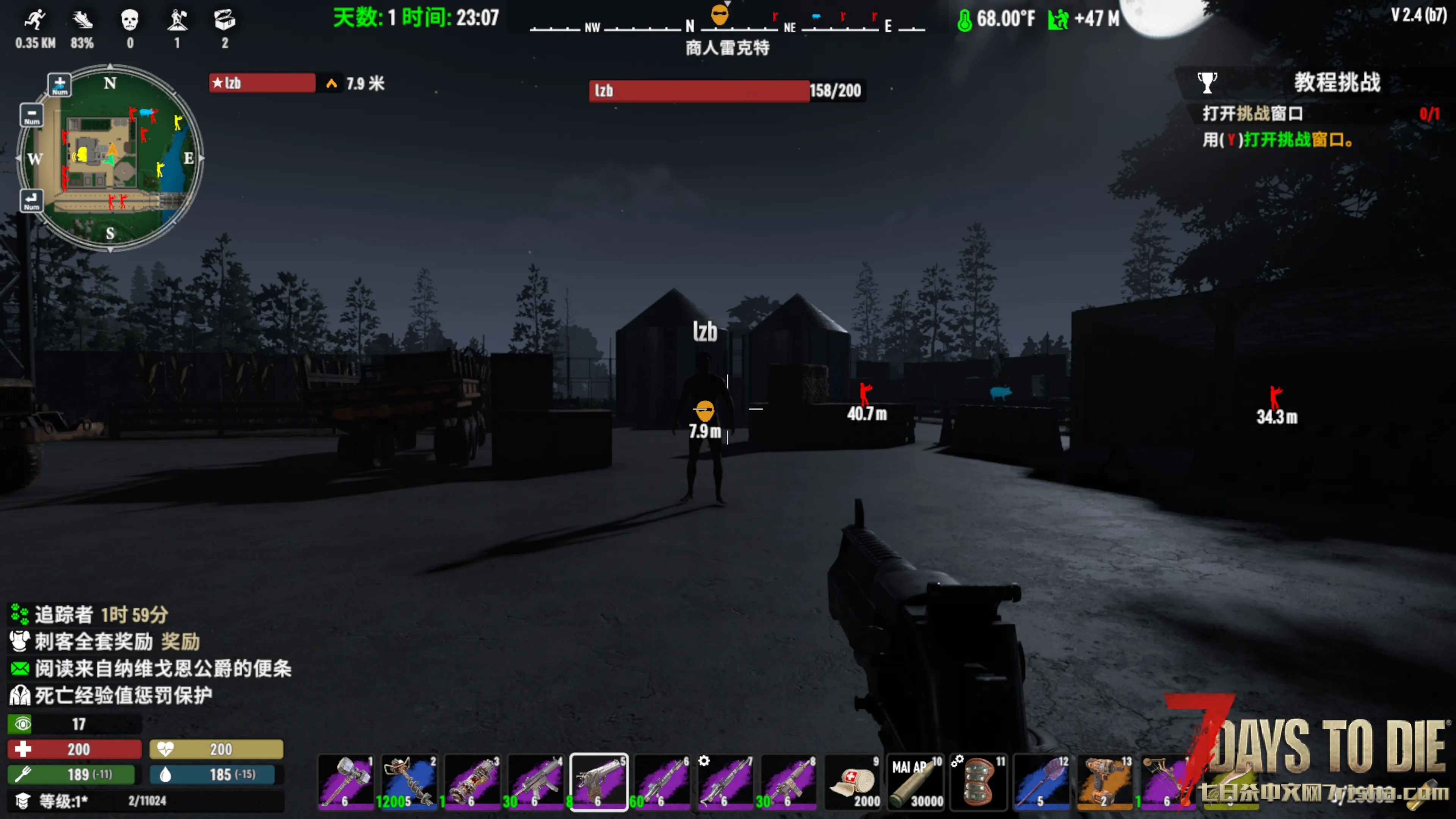Select the studded armor piece in slot 11
The width and height of the screenshot is (1456, 819).
tap(979, 782)
